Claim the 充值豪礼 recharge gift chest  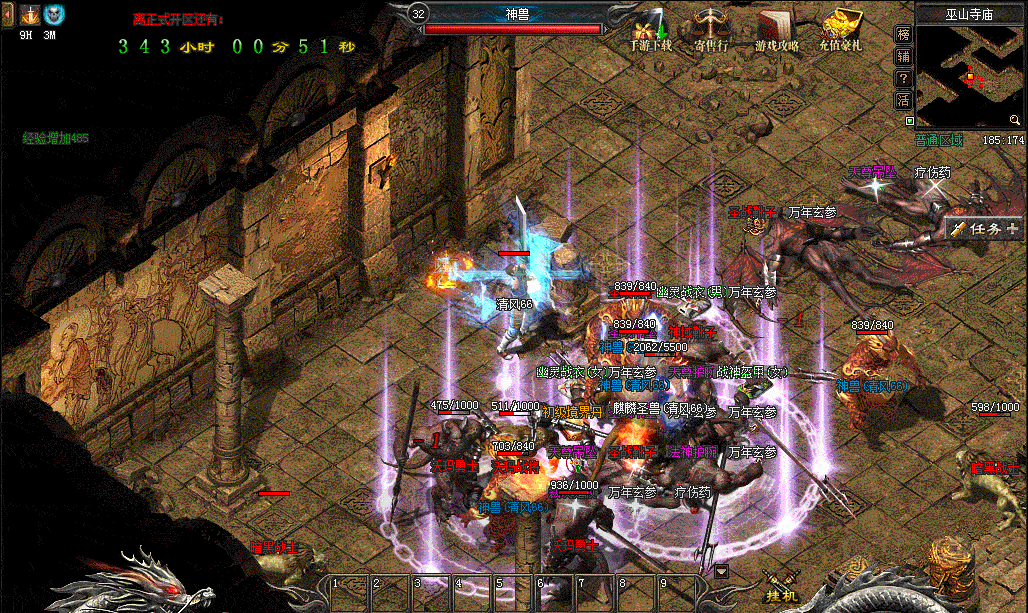[x=841, y=29]
